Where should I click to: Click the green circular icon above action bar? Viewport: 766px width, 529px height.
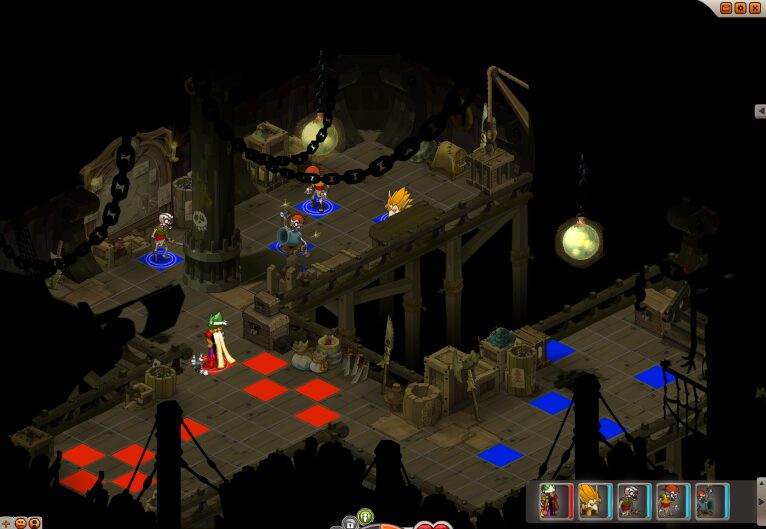point(365,516)
